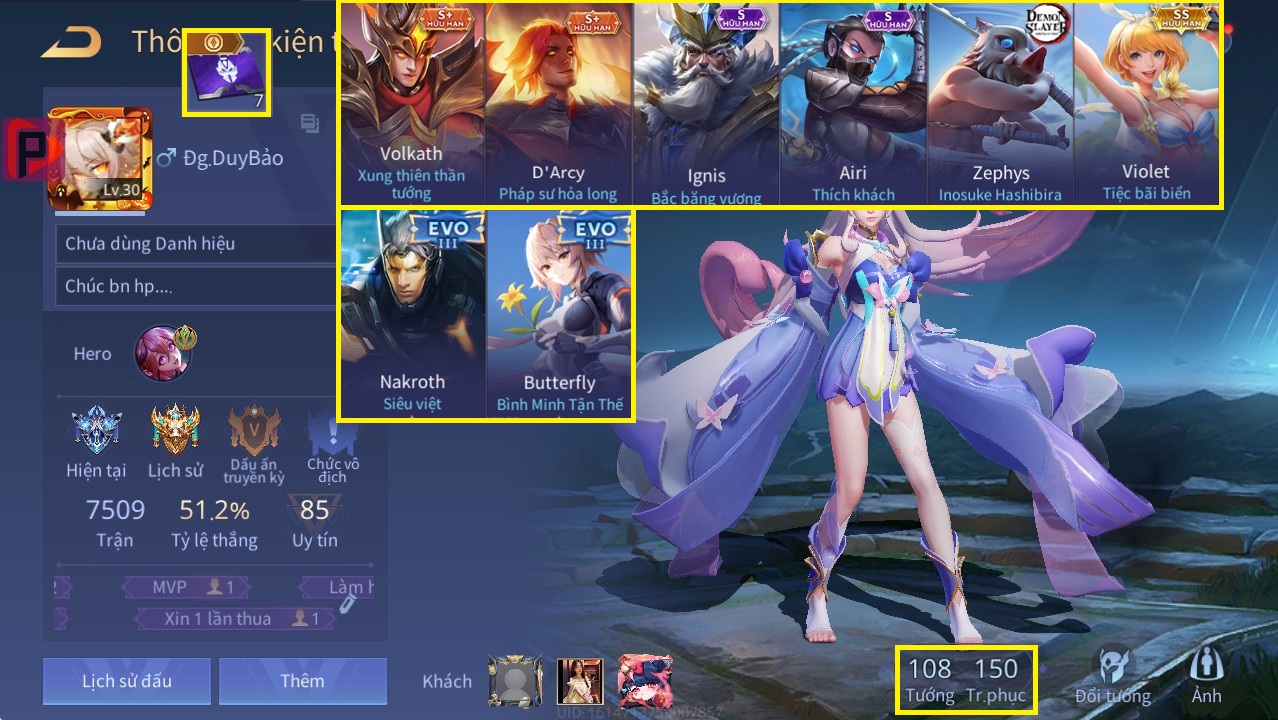Click the Thêm button

coord(302,681)
